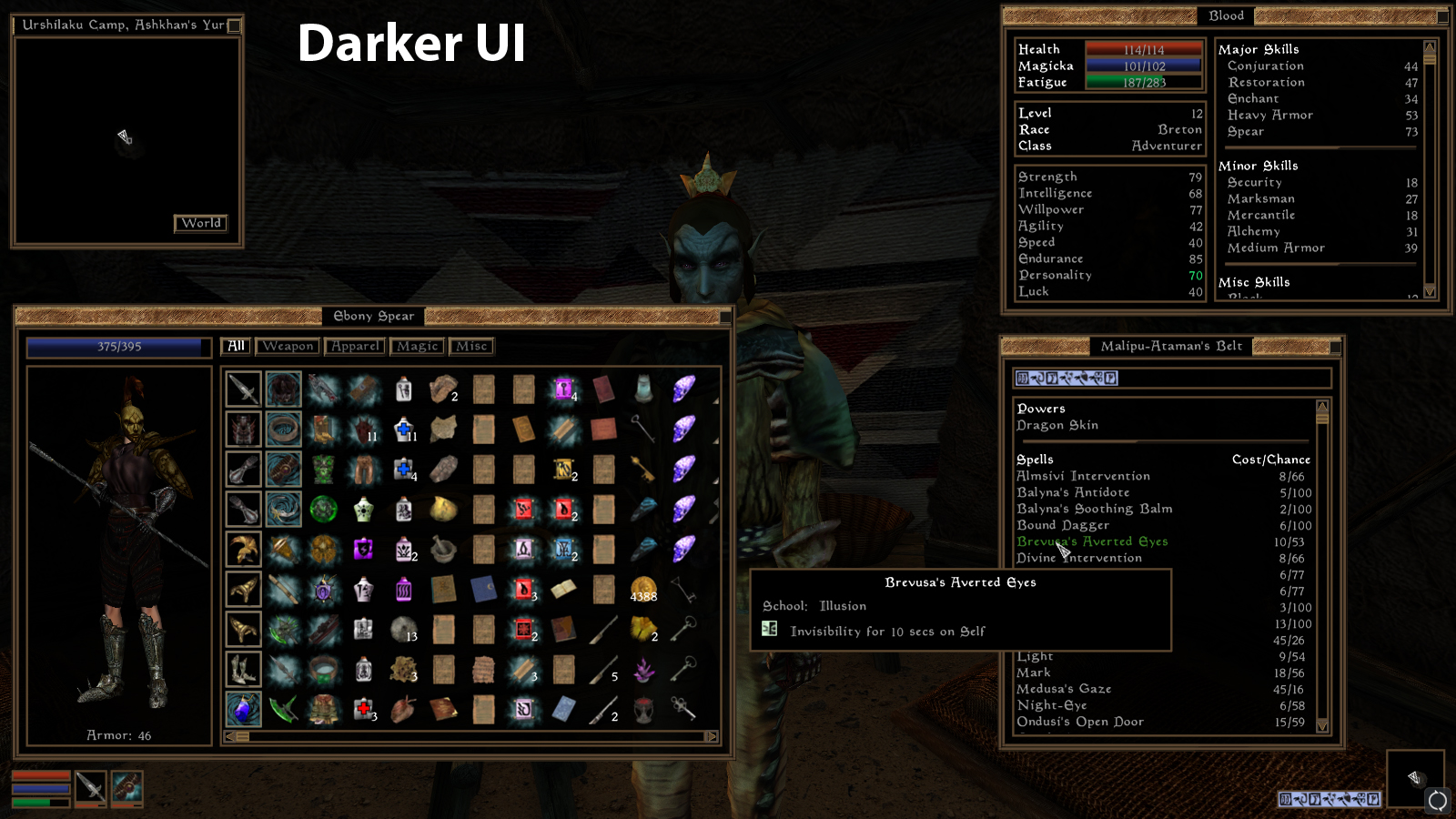
Task: Select the Dragon Skin power
Action: point(1057,425)
